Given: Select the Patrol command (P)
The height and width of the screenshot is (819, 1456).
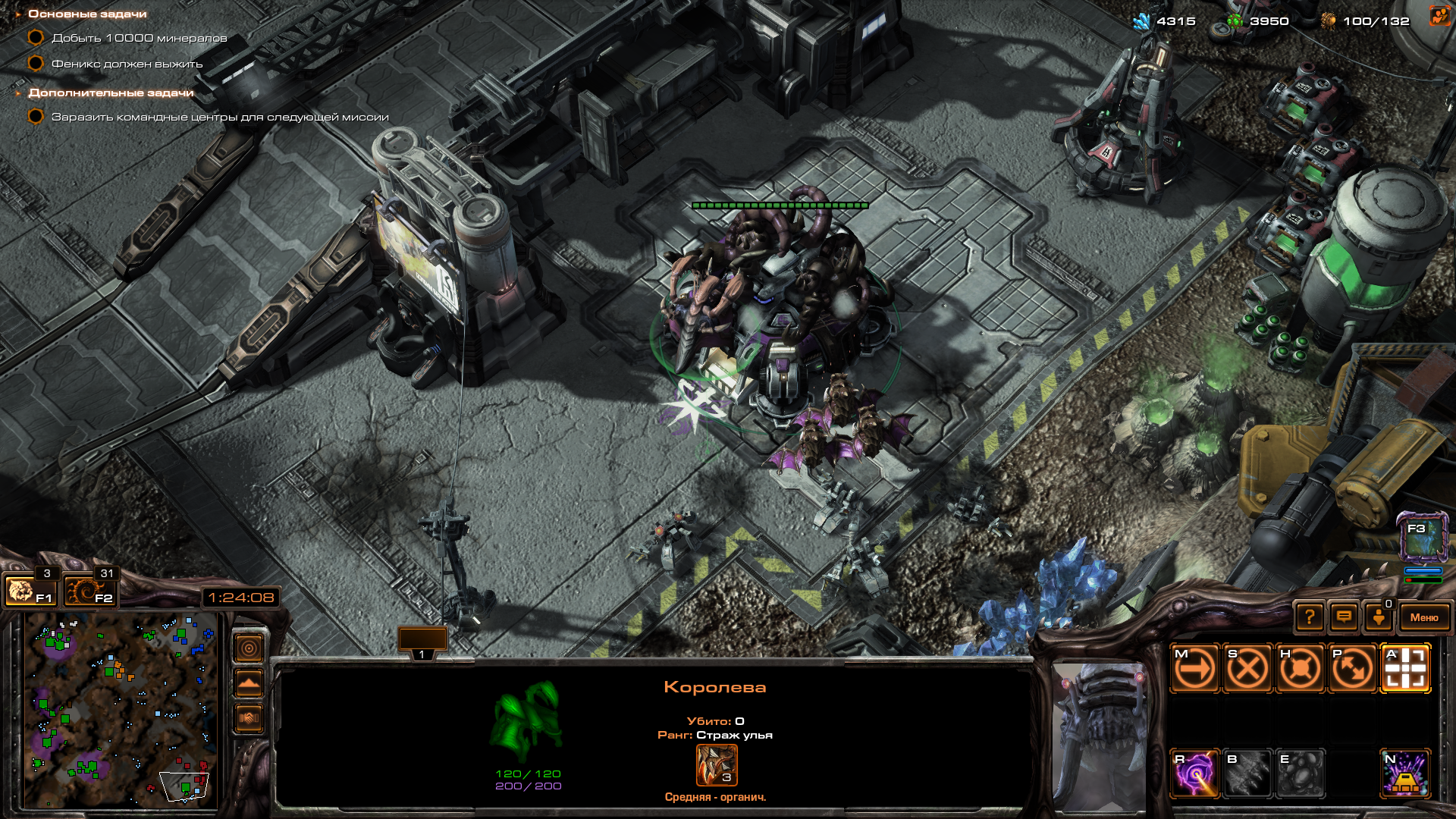Looking at the screenshot, I should coord(1352,669).
